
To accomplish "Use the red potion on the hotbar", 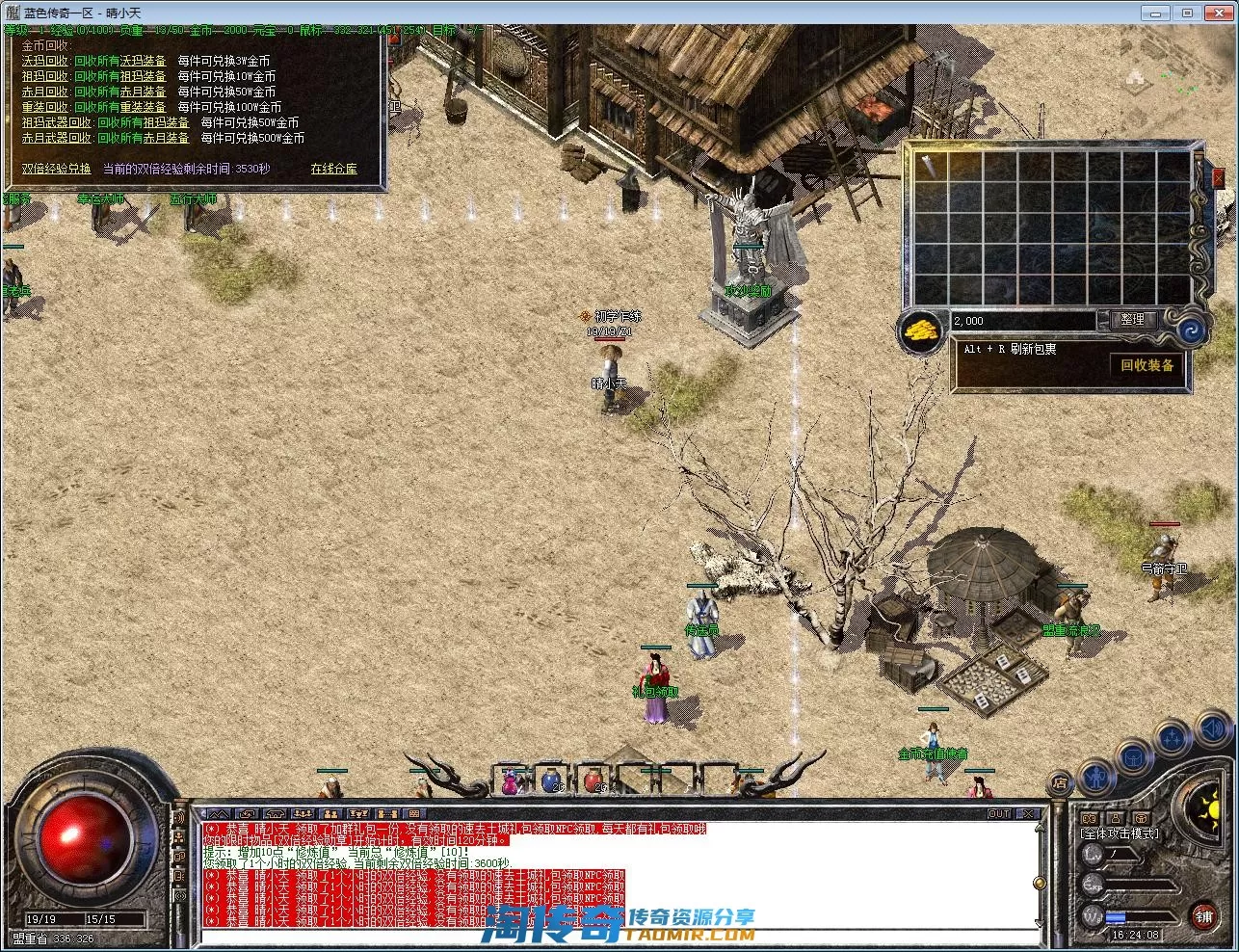I will (593, 780).
